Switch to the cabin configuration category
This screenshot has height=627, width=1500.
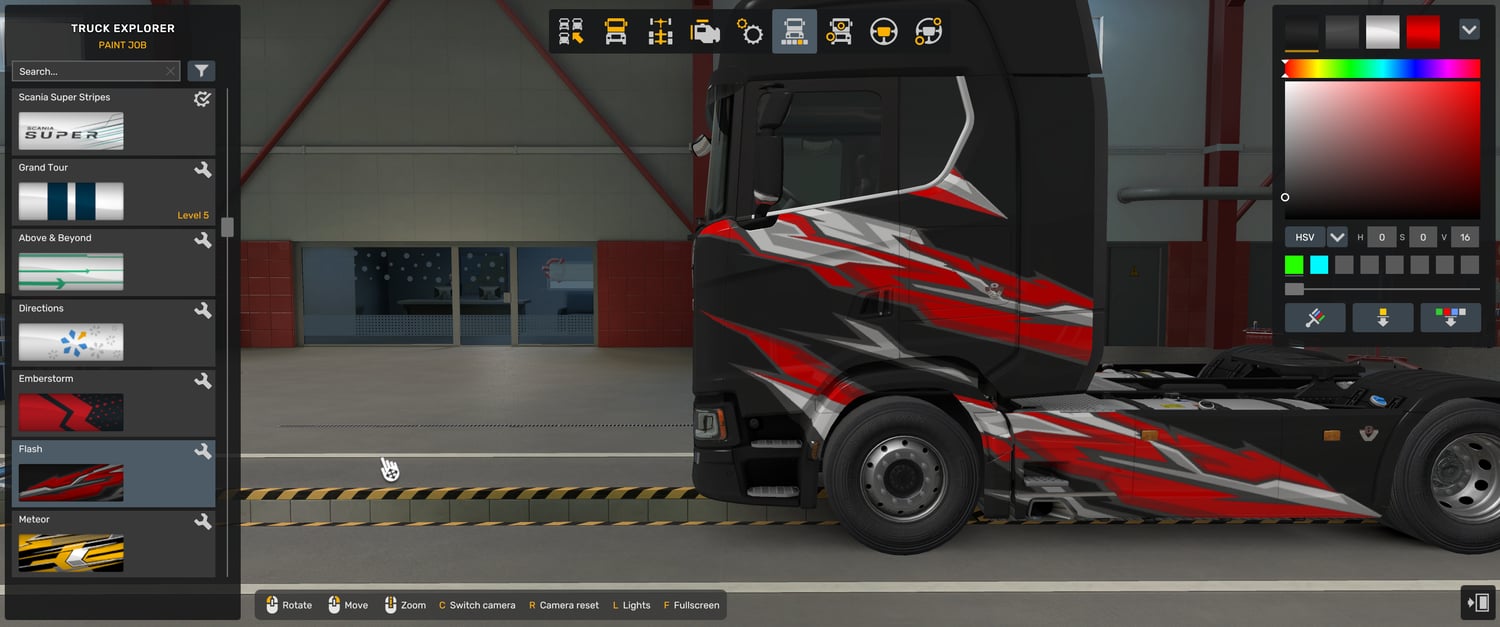coord(616,32)
